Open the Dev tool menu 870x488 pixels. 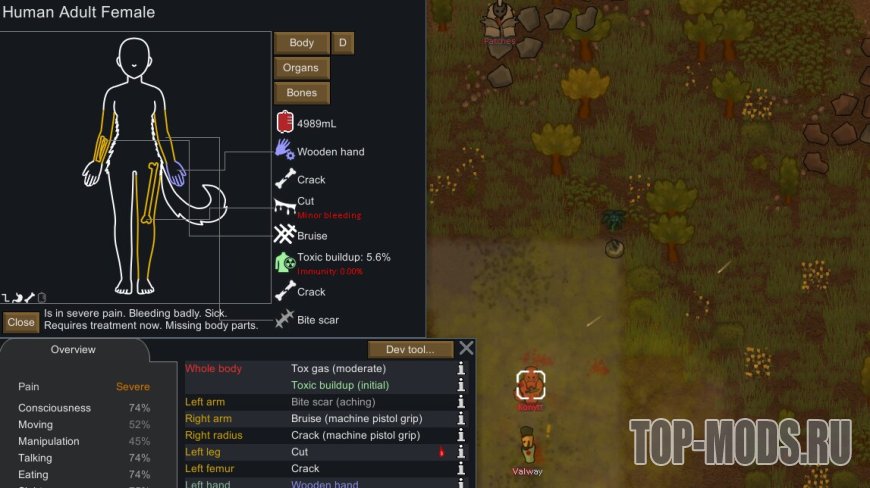(x=410, y=349)
